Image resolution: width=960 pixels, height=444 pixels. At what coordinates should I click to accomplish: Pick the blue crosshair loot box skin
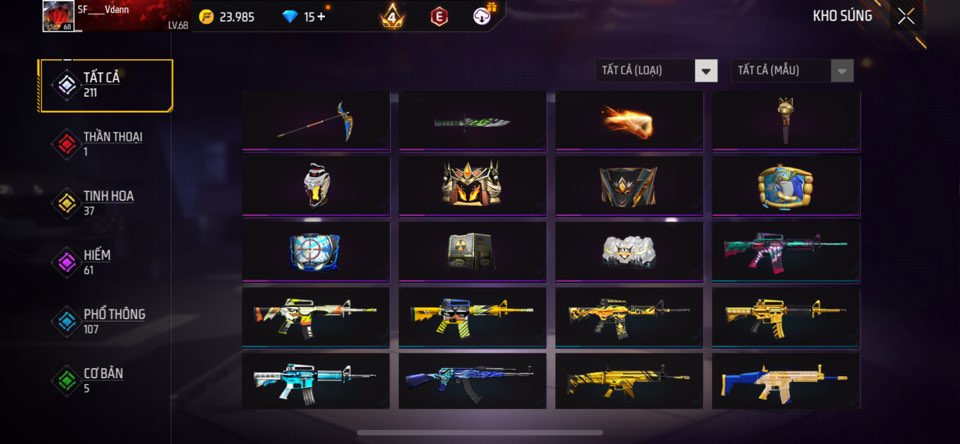315,250
